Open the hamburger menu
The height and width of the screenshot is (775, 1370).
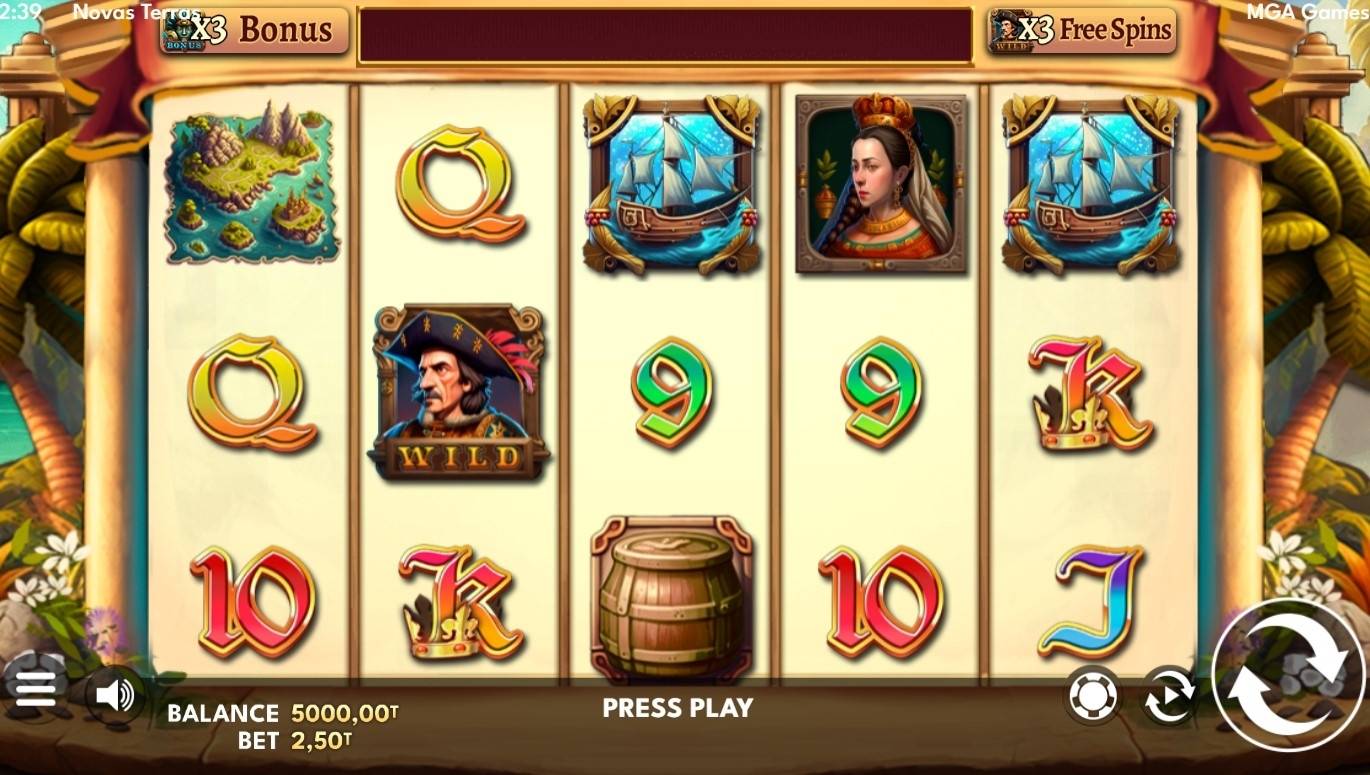pos(36,691)
